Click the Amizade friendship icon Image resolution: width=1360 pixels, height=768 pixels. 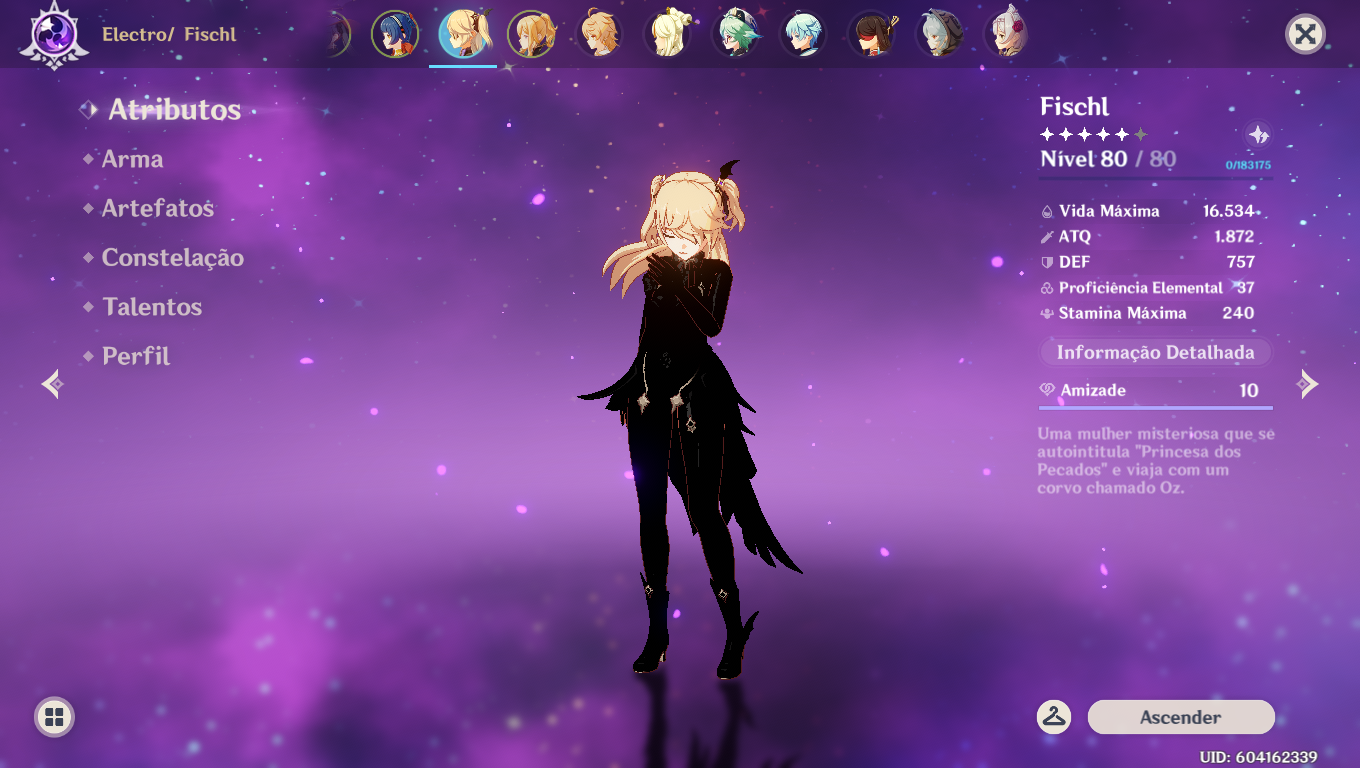[x=1046, y=390]
